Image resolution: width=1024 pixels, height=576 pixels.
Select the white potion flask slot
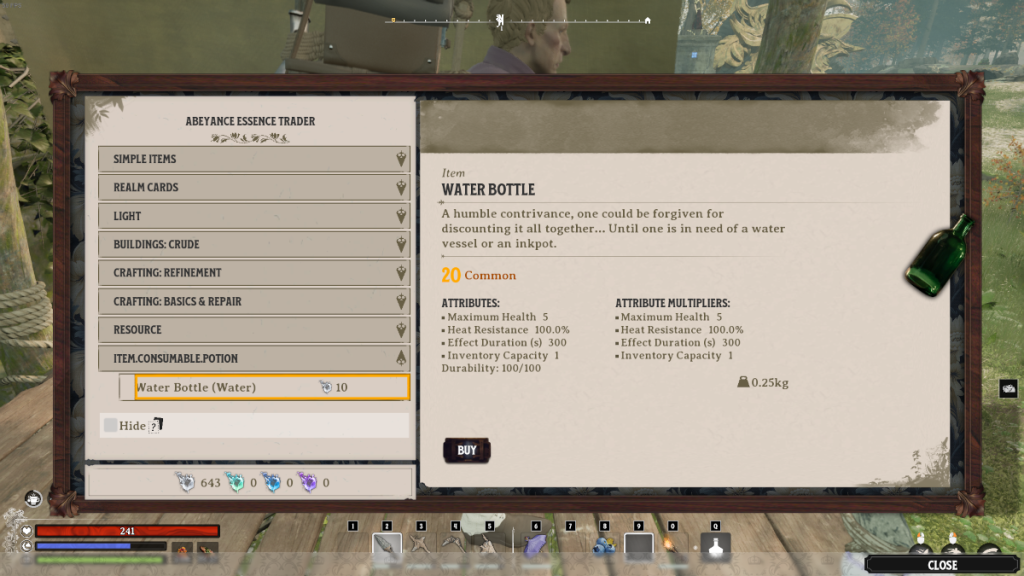pyautogui.click(x=715, y=546)
